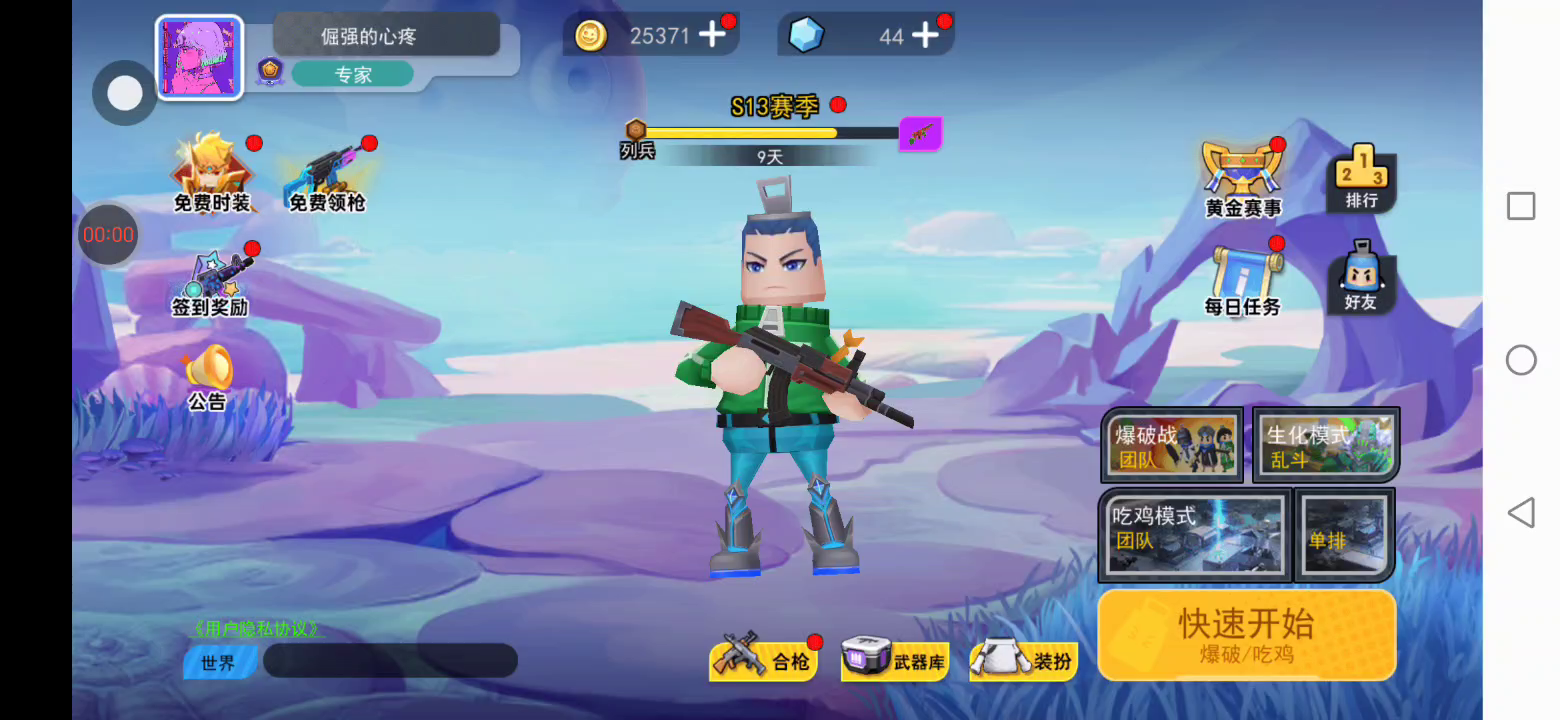Open the 合枪 gun merge menu
1560x720 pixels.
pos(764,660)
